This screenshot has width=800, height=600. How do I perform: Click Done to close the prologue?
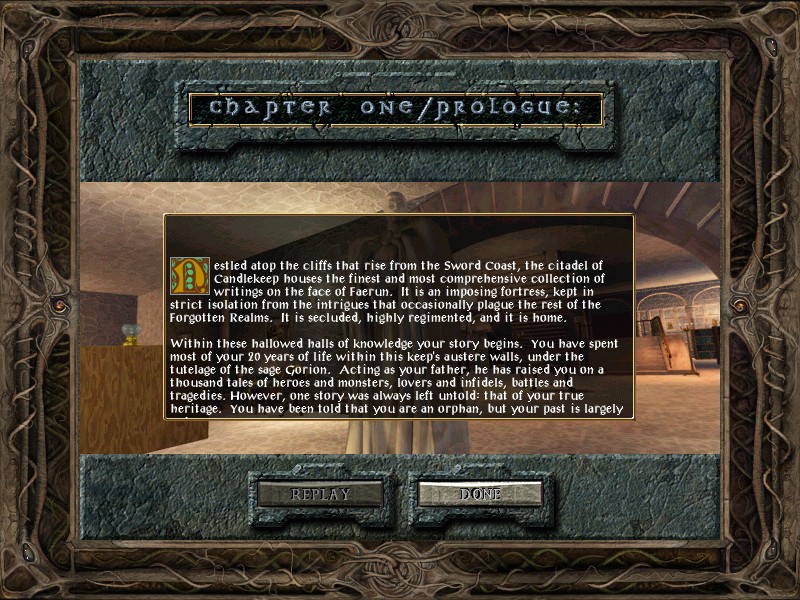point(480,494)
